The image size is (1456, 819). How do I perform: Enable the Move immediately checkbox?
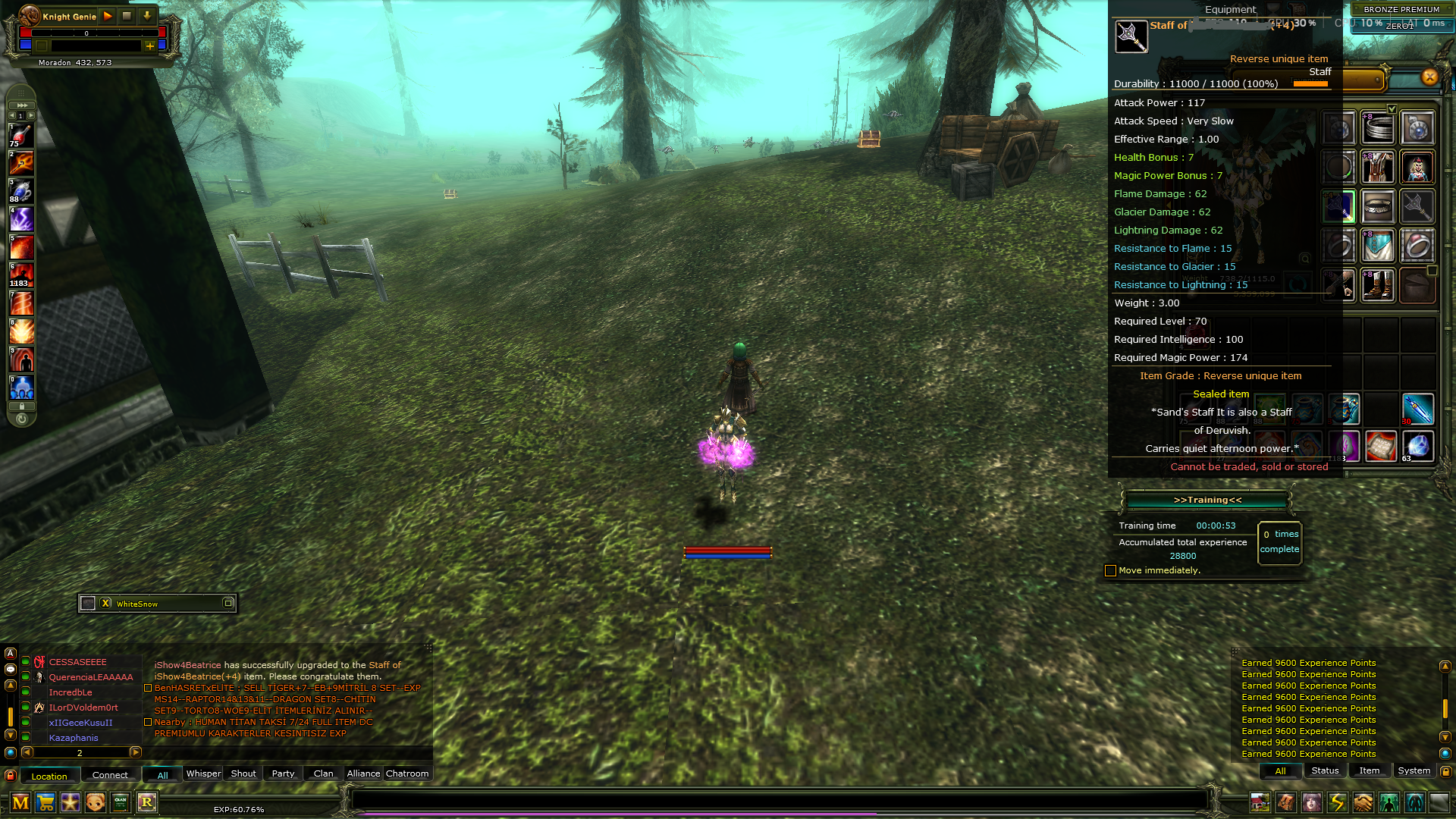click(1110, 570)
